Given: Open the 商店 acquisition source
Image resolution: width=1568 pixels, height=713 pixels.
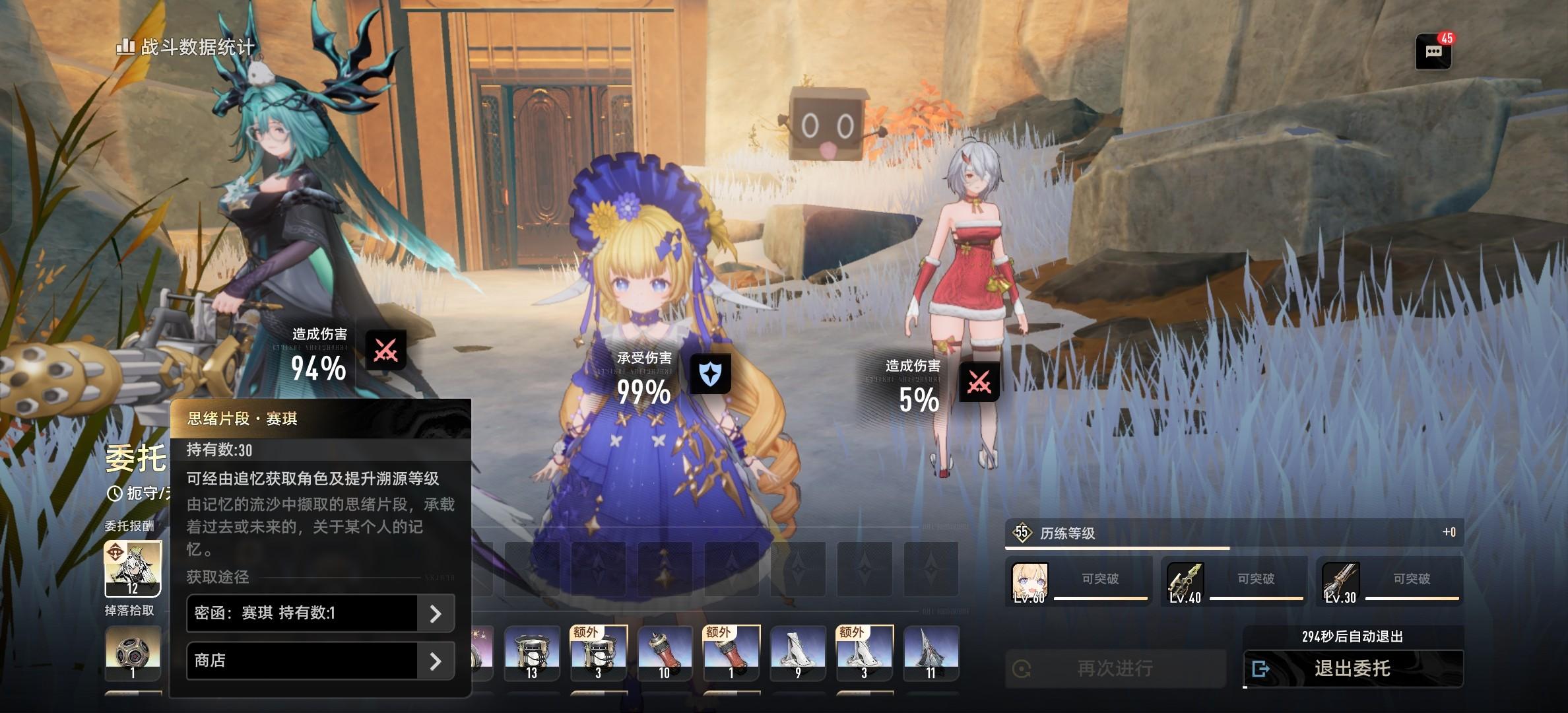Looking at the screenshot, I should point(320,661).
